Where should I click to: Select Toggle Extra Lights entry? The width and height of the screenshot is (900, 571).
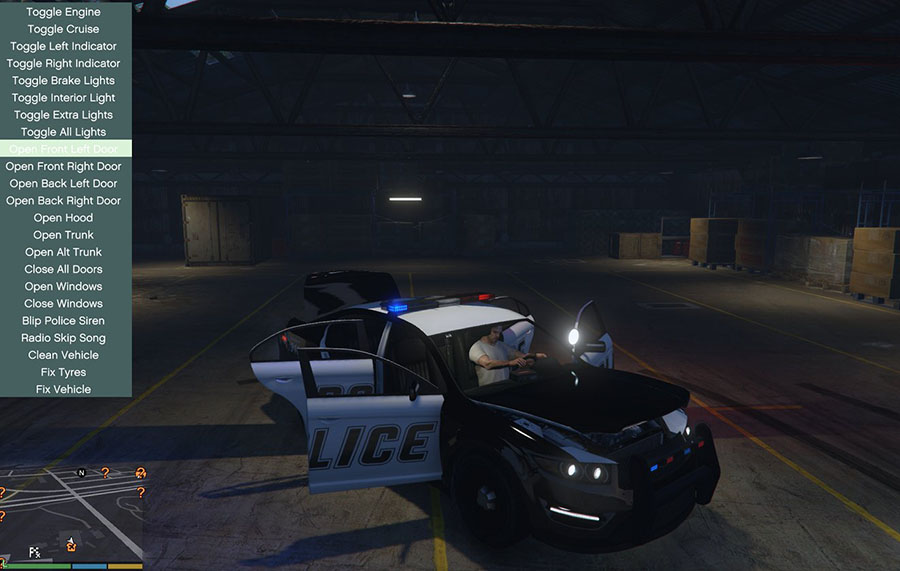coord(64,115)
